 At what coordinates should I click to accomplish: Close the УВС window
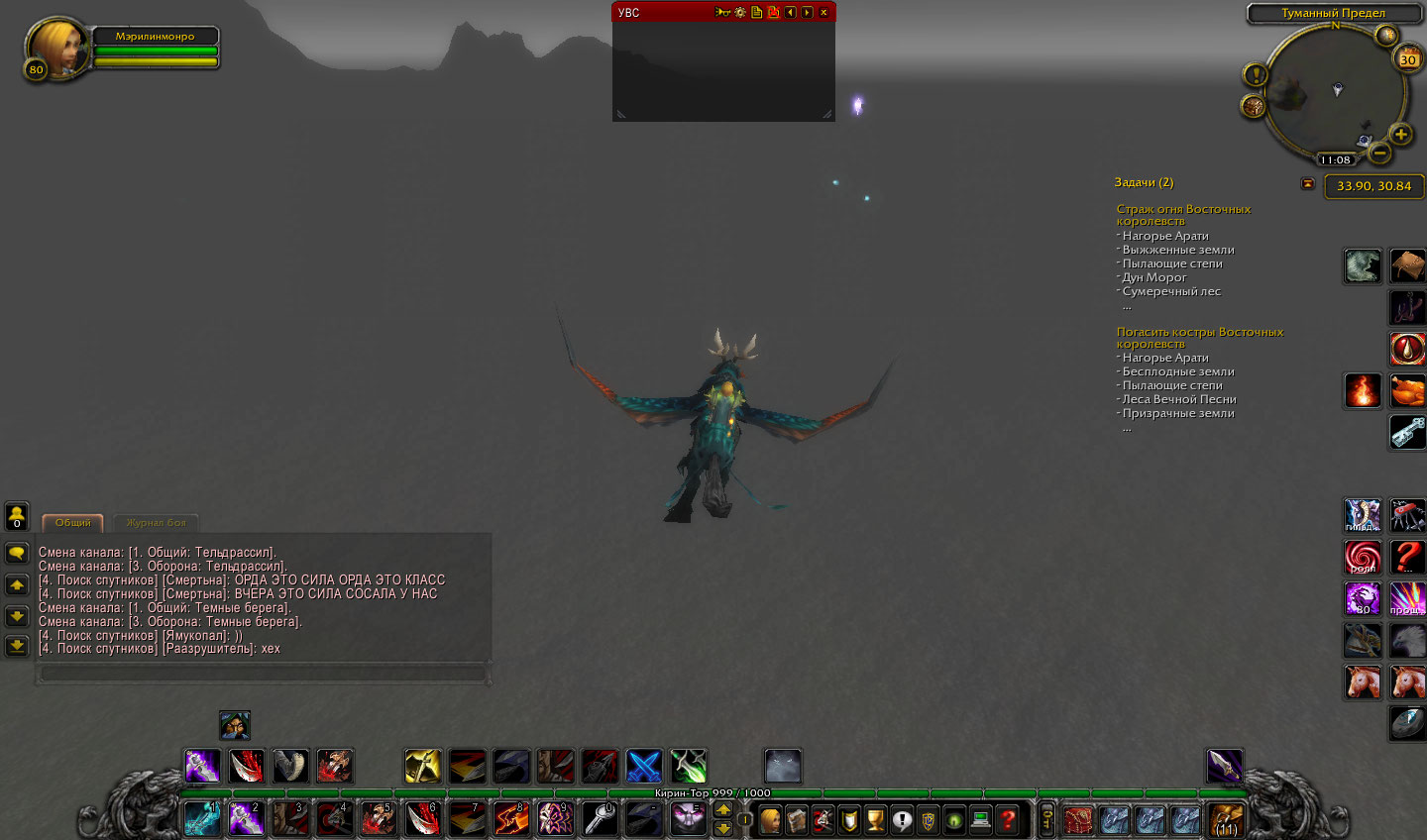click(x=823, y=13)
